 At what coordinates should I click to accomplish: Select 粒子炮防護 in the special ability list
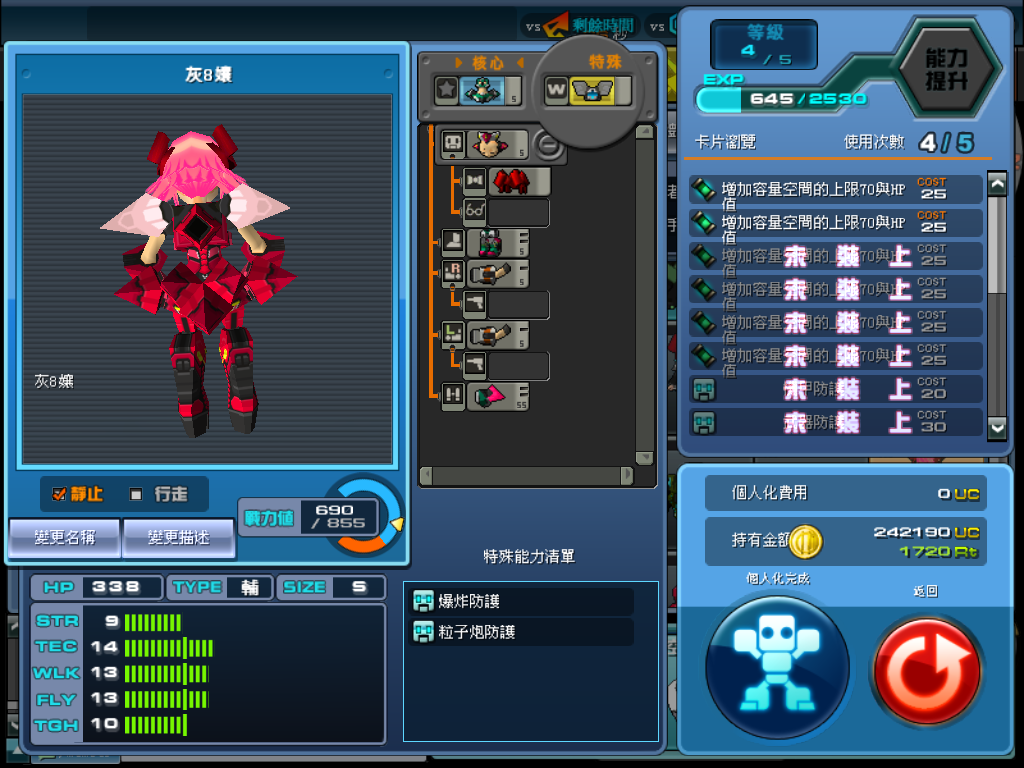pyautogui.click(x=522, y=632)
